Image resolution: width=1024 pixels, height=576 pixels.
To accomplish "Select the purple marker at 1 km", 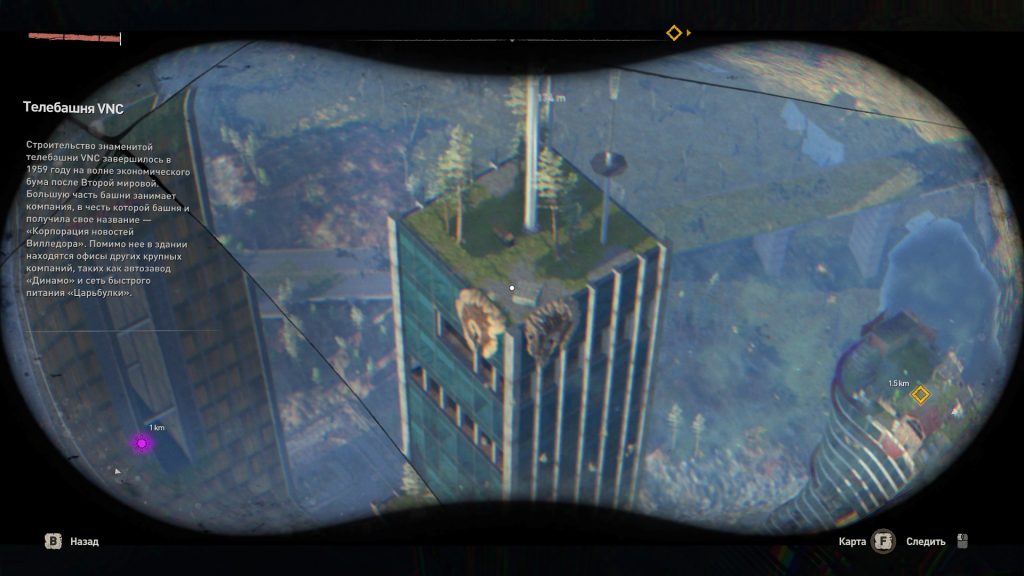I will click(142, 442).
